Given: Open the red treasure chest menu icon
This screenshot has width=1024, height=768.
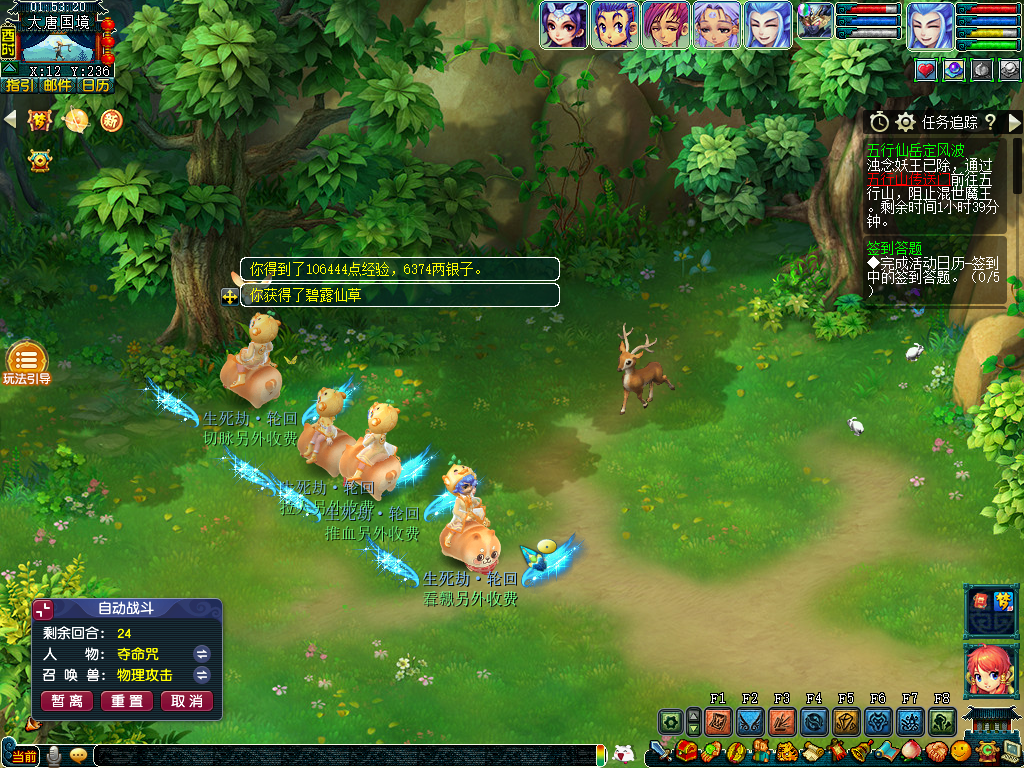Looking at the screenshot, I should coord(686,750).
